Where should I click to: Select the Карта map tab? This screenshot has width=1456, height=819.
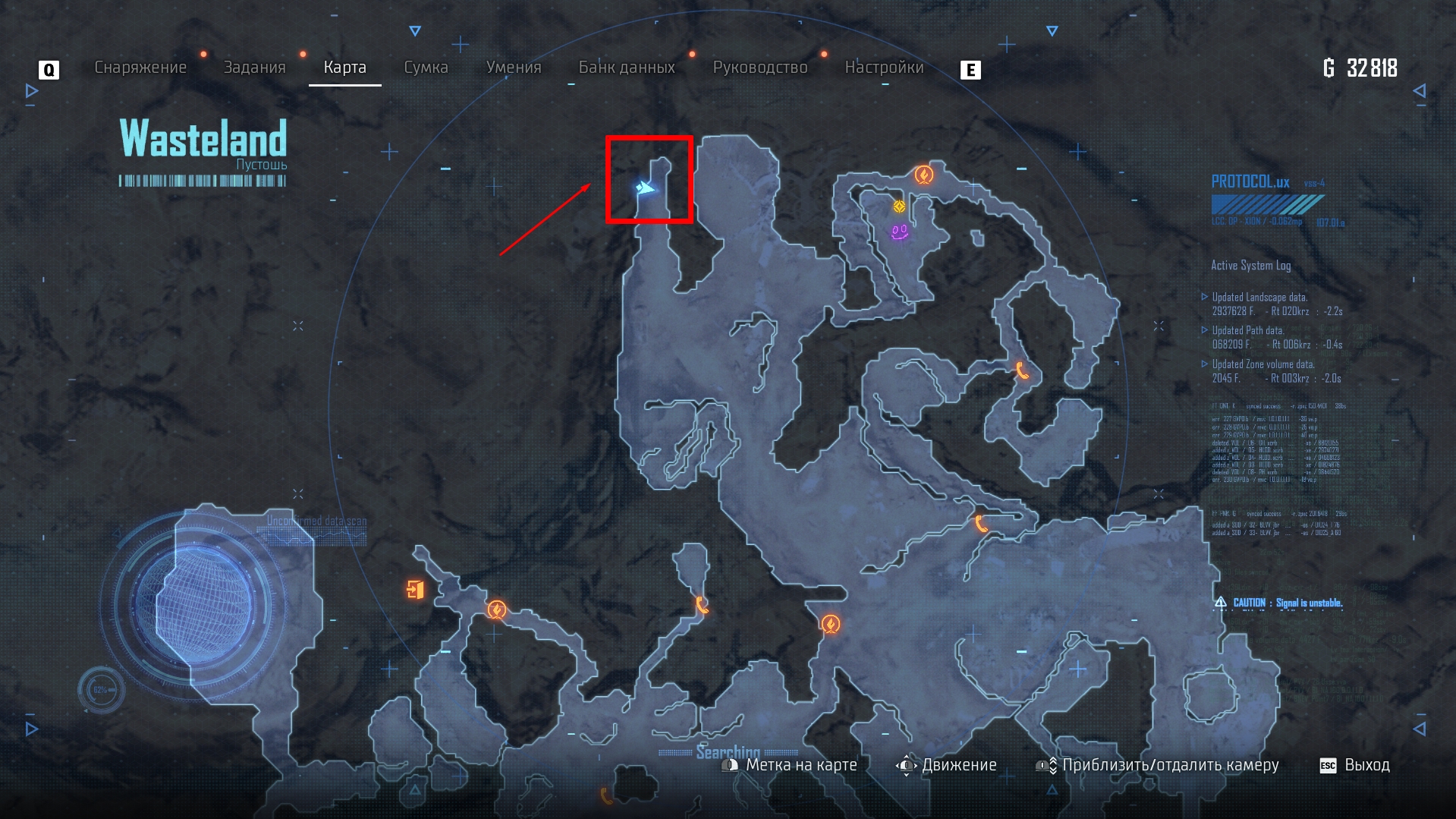tap(344, 68)
